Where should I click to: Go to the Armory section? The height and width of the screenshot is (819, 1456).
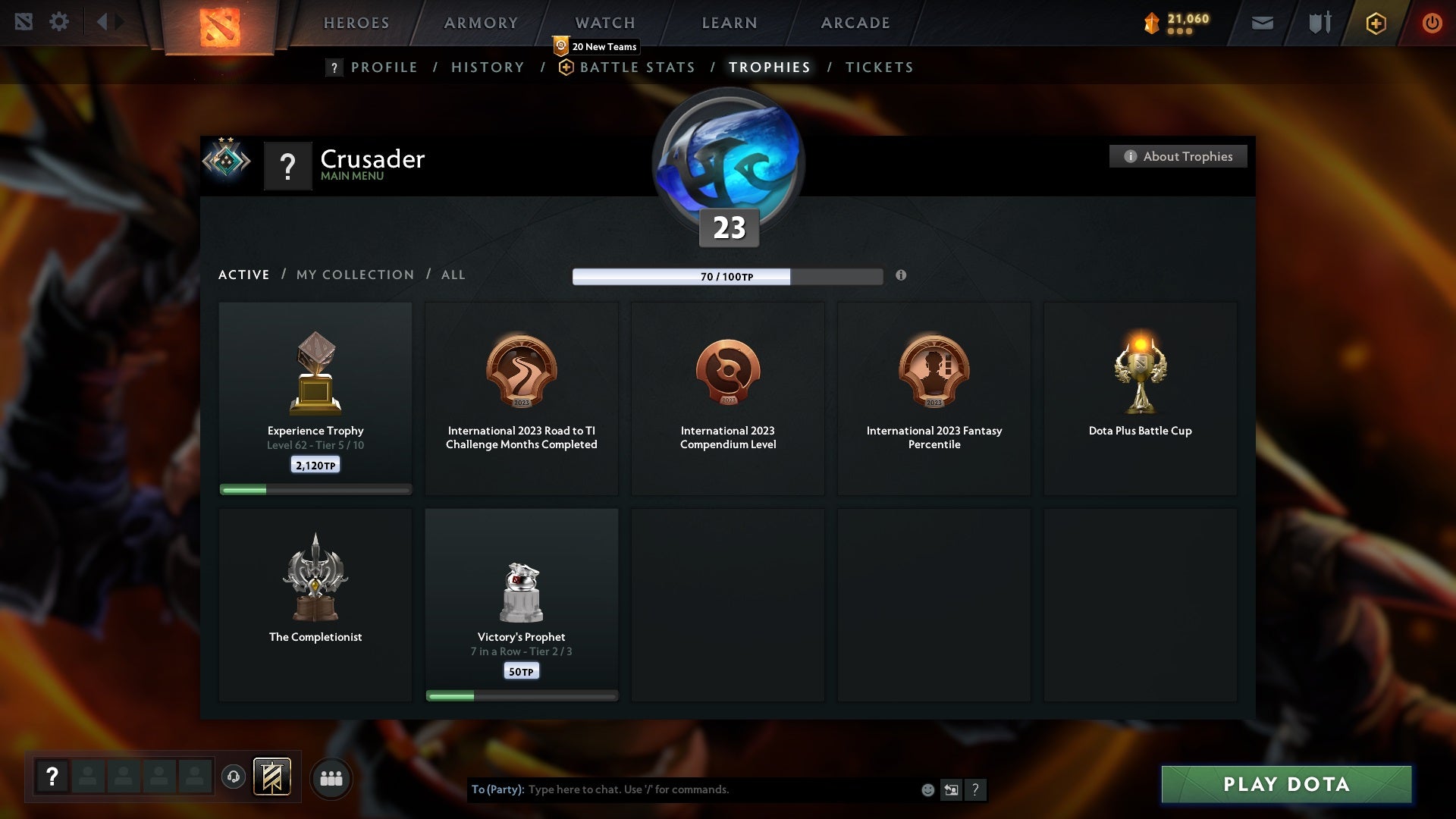tap(481, 23)
